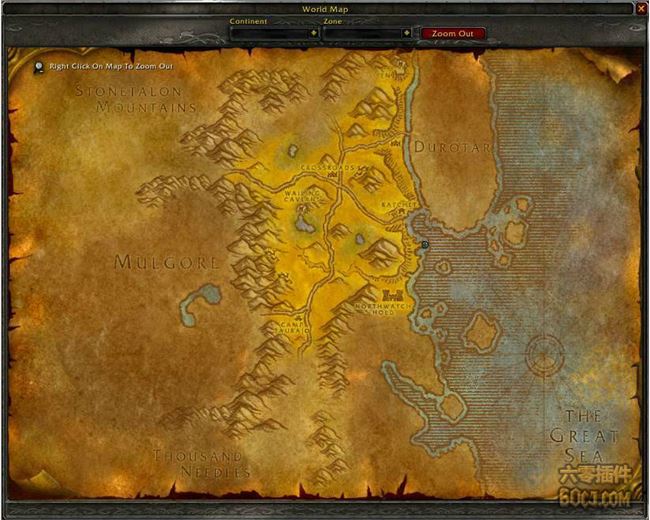Click the player position marker on the map
The height and width of the screenshot is (520, 650).
click(425, 244)
